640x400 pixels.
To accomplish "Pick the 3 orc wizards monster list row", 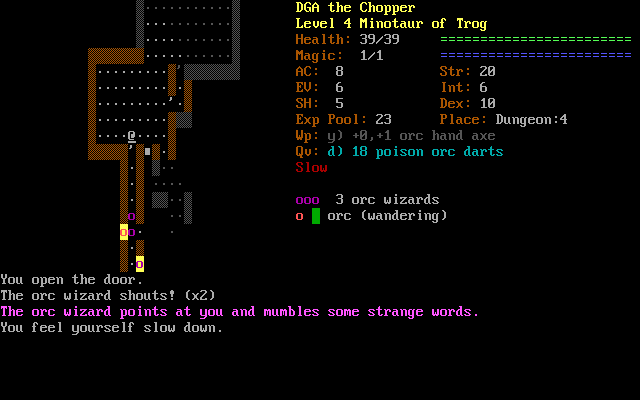I will 368,200.
